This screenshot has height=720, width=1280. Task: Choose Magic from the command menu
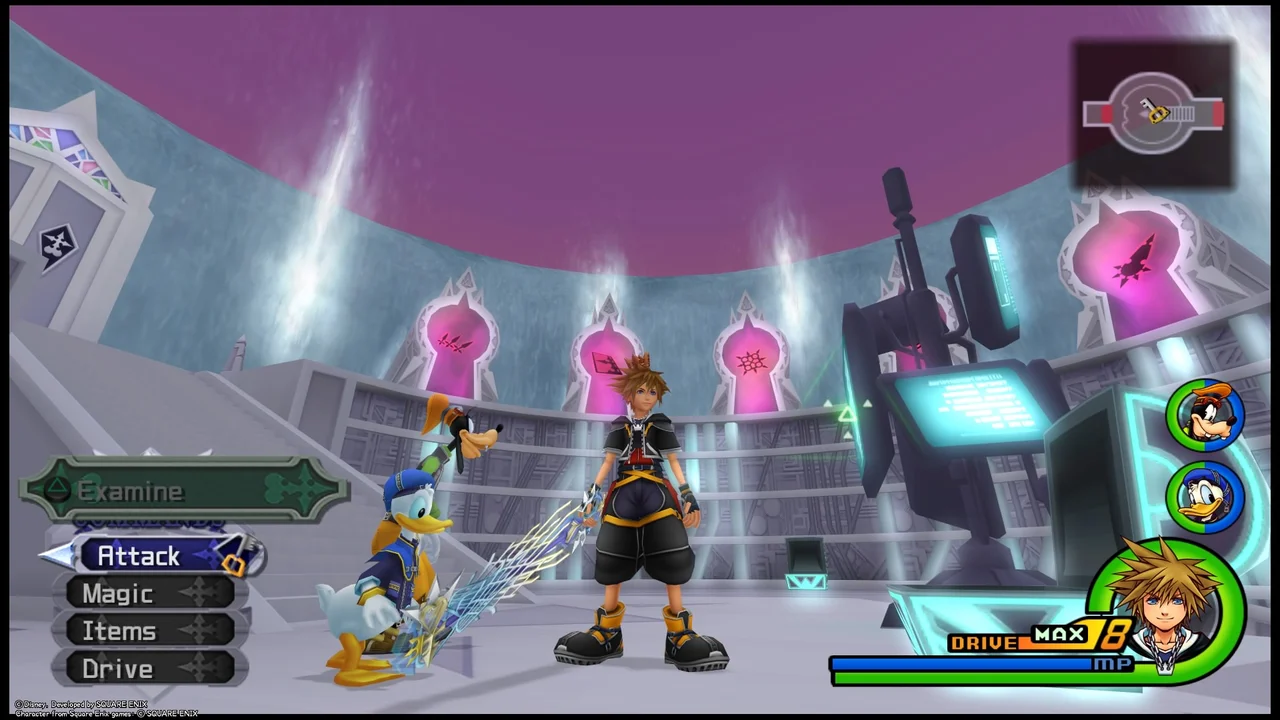(117, 594)
